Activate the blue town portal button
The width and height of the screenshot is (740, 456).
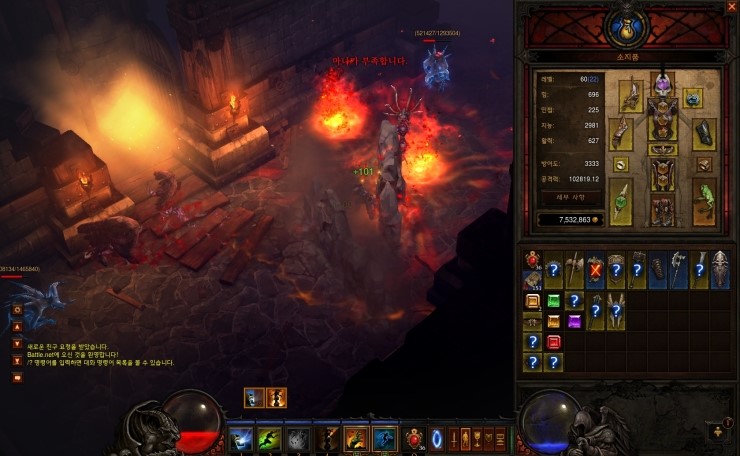click(x=436, y=439)
